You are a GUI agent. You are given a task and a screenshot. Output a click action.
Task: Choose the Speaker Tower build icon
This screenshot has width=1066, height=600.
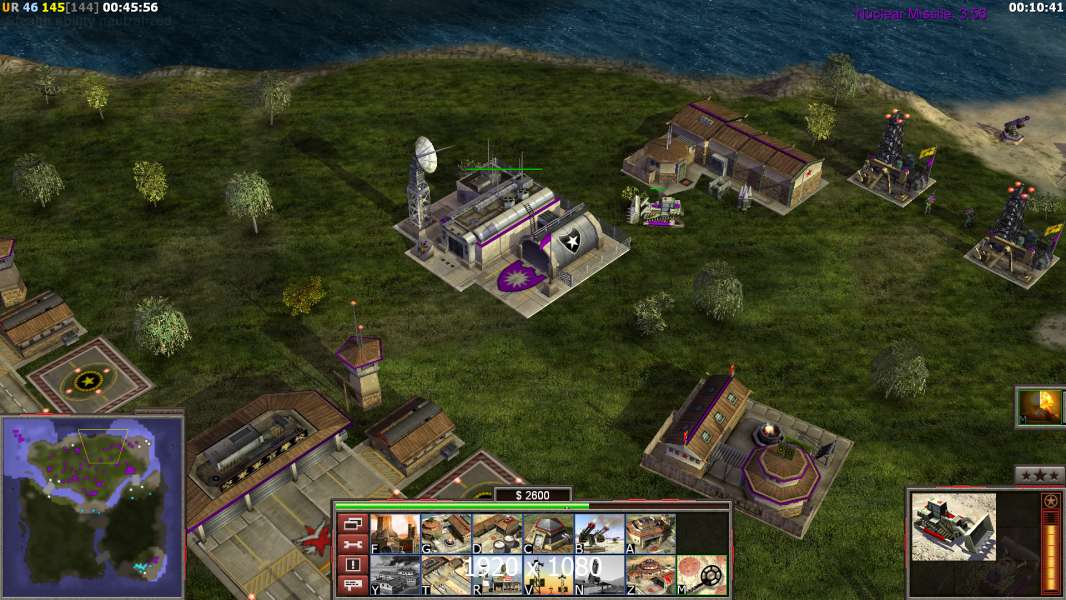point(547,575)
